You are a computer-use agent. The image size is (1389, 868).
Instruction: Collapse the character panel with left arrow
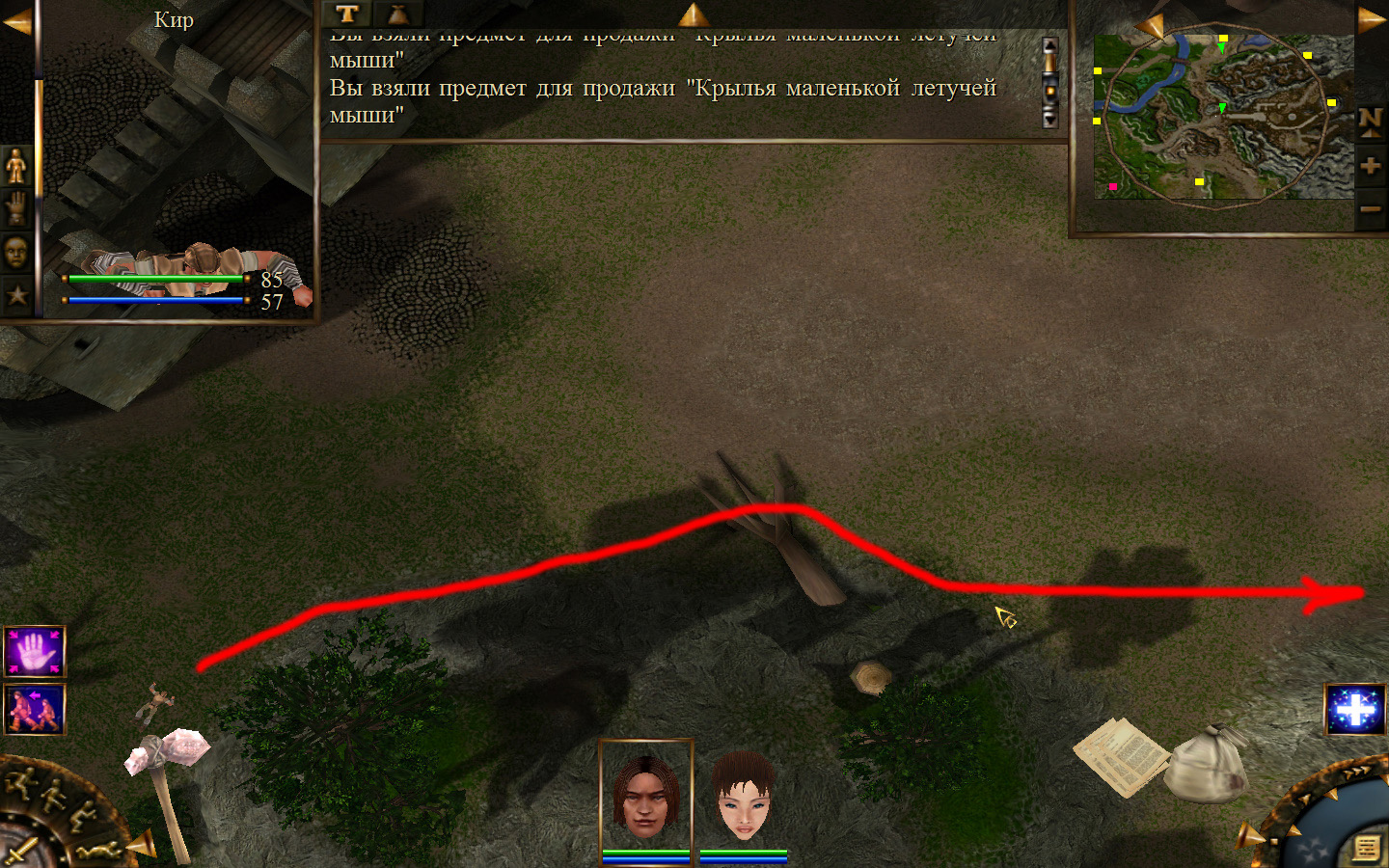point(16,21)
